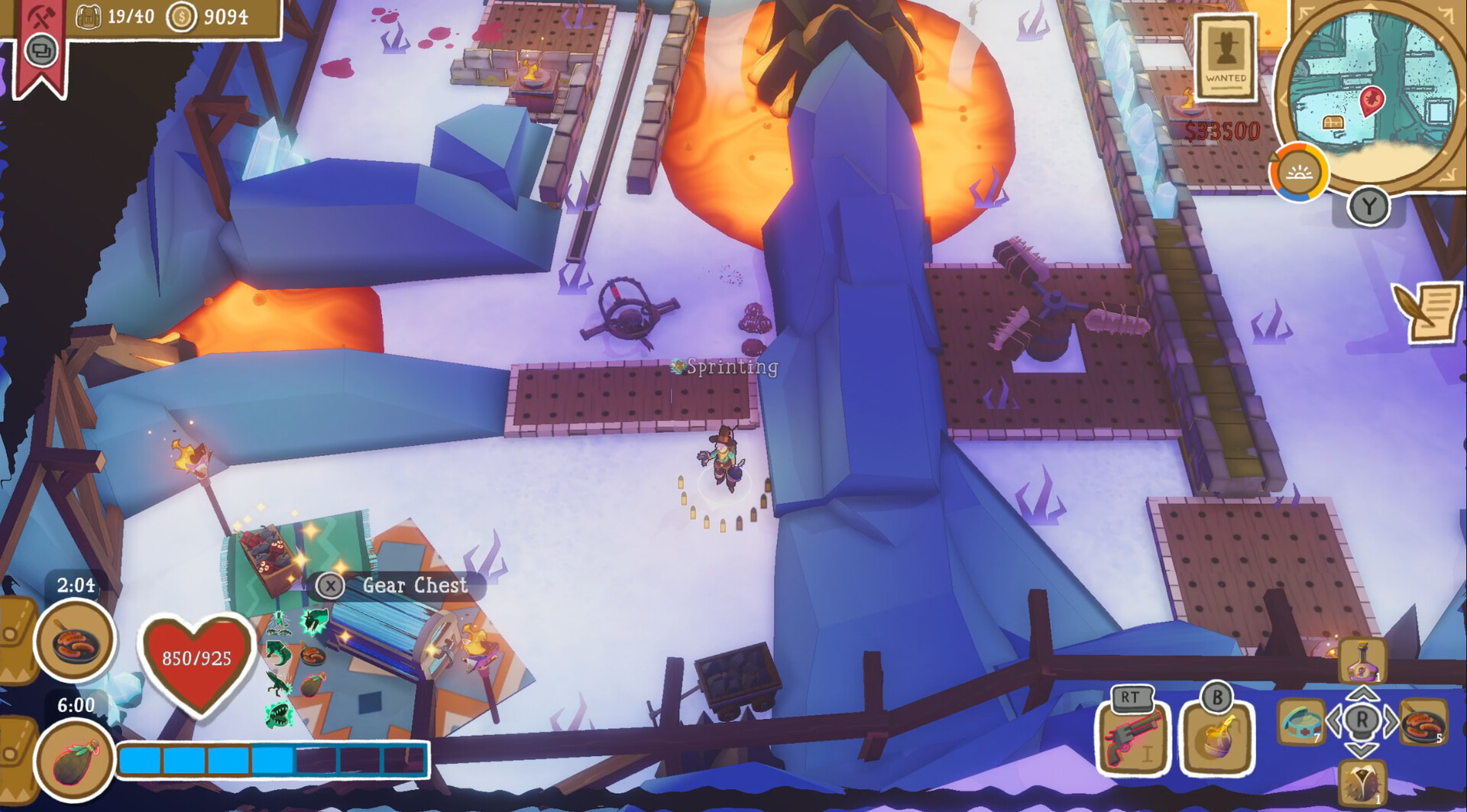
Task: Open the Wanted poster bounty
Action: 1226,58
